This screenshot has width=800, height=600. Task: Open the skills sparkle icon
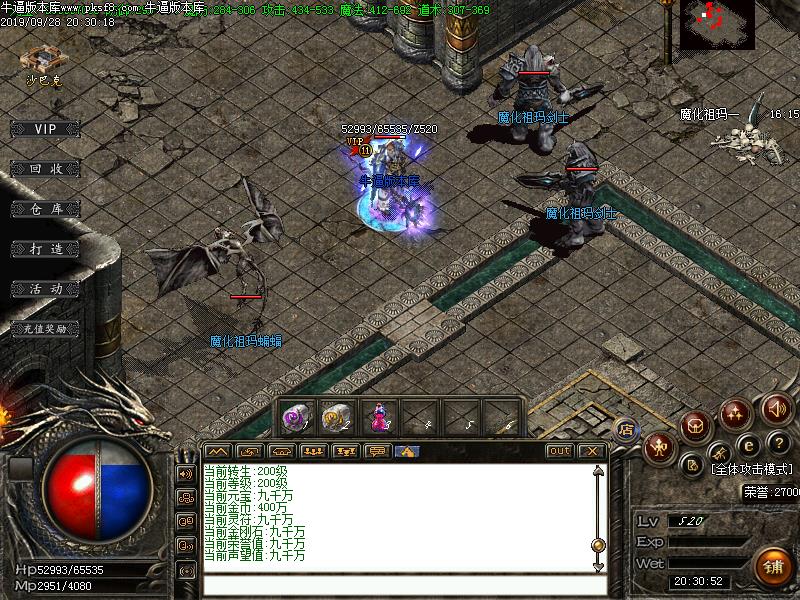735,412
